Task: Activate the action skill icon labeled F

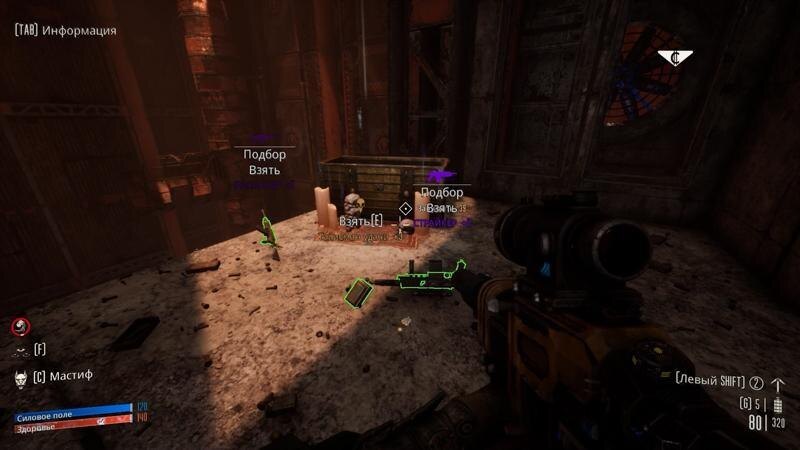Action: pos(20,350)
